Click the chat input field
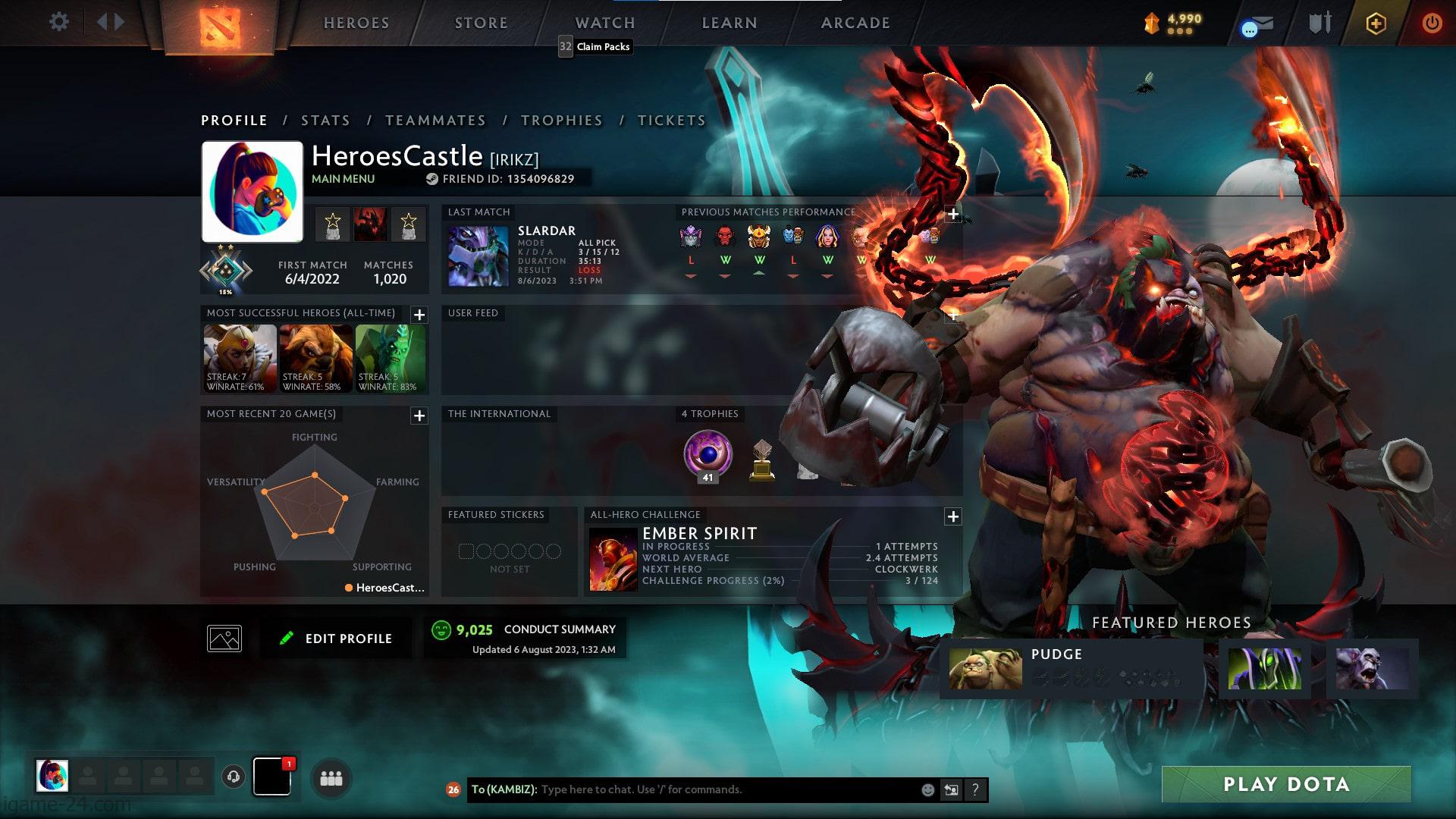1456x819 pixels. pos(728,789)
